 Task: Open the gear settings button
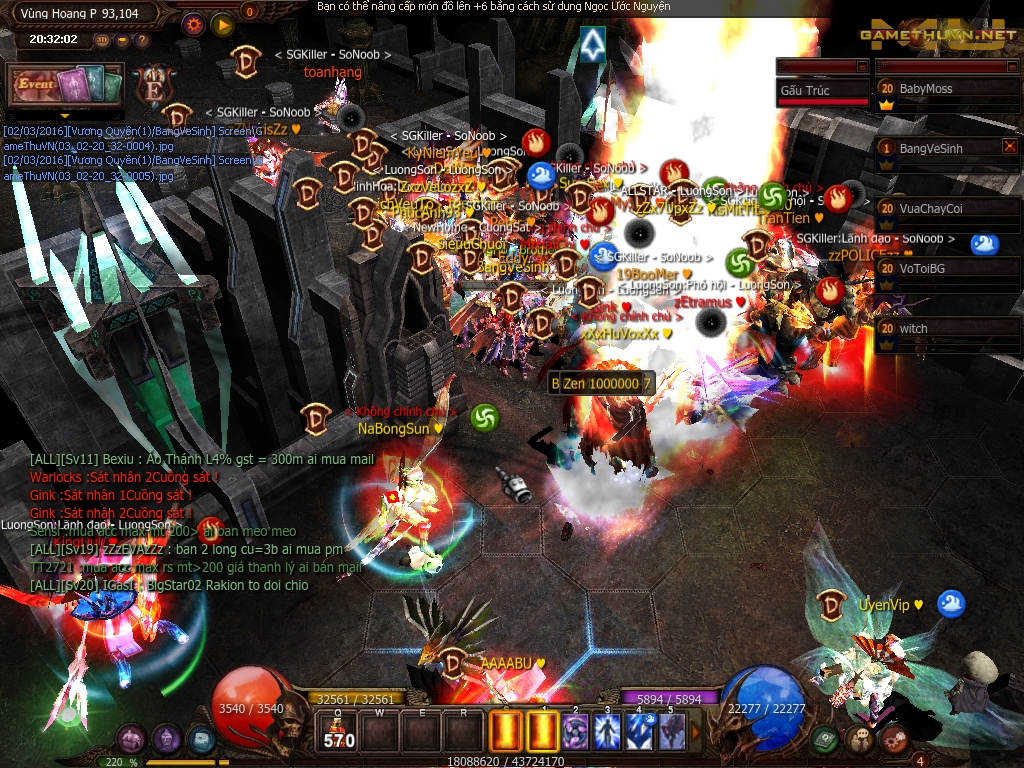[194, 24]
